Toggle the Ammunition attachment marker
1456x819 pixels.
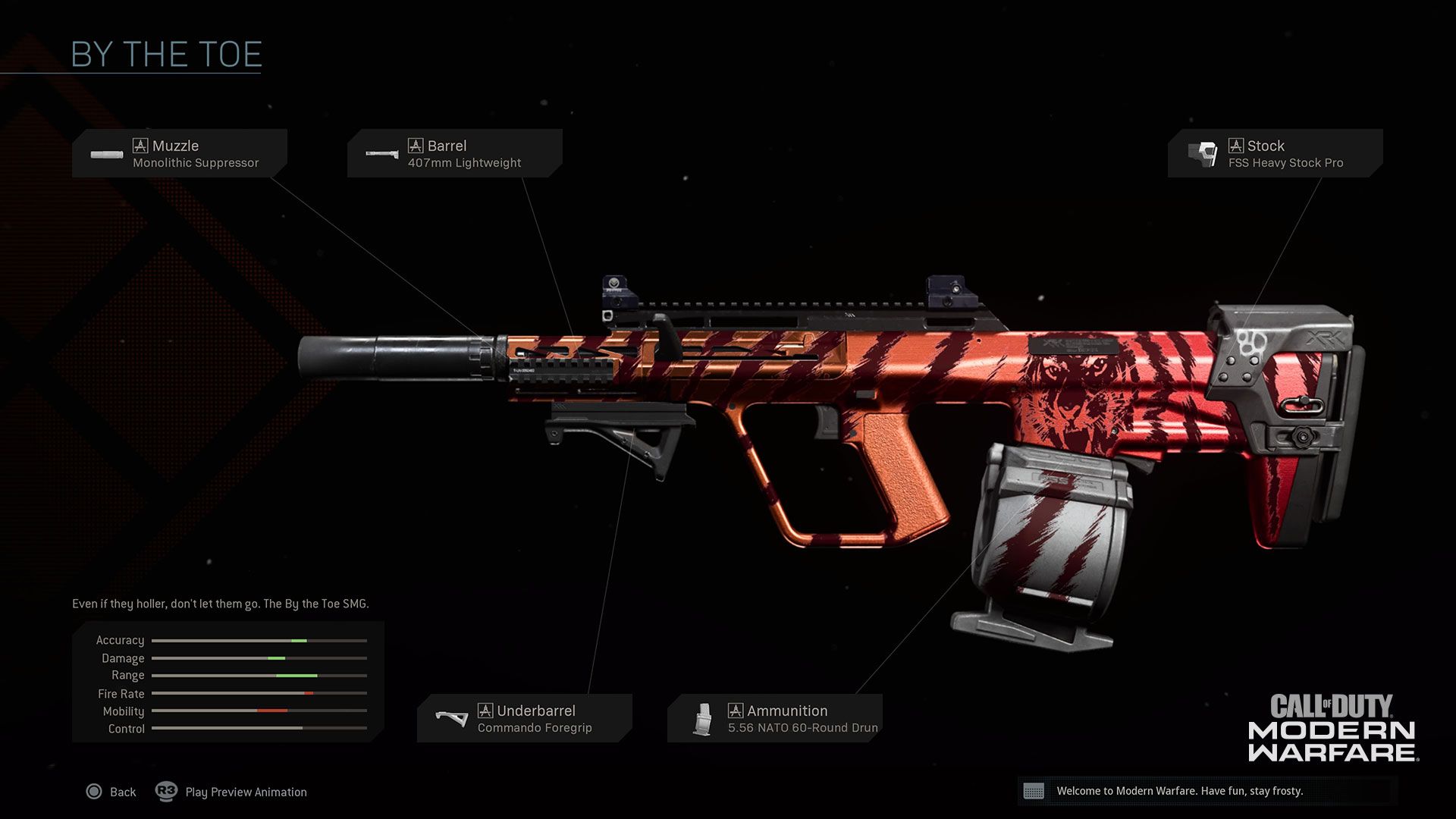point(736,711)
